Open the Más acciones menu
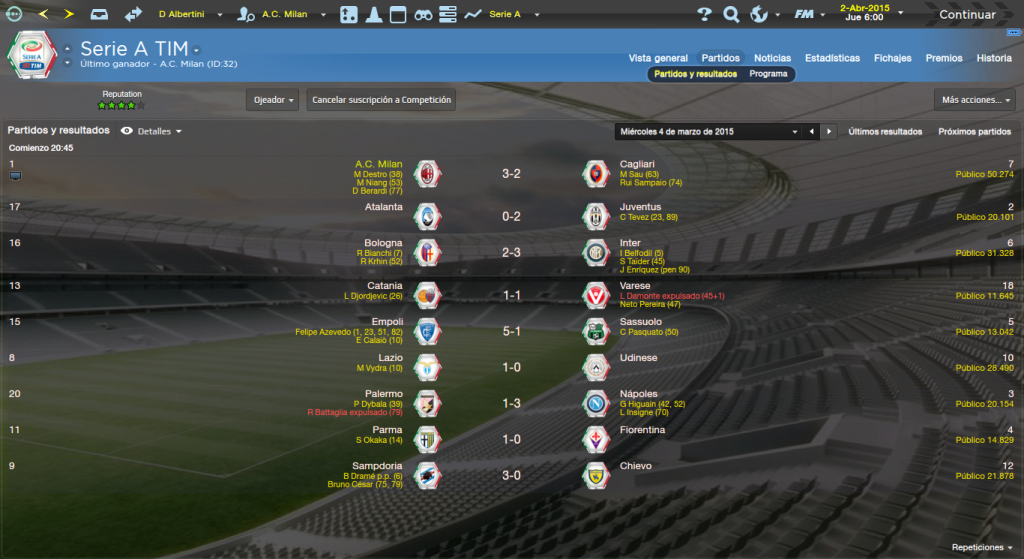The height and width of the screenshot is (559, 1024). pos(975,100)
